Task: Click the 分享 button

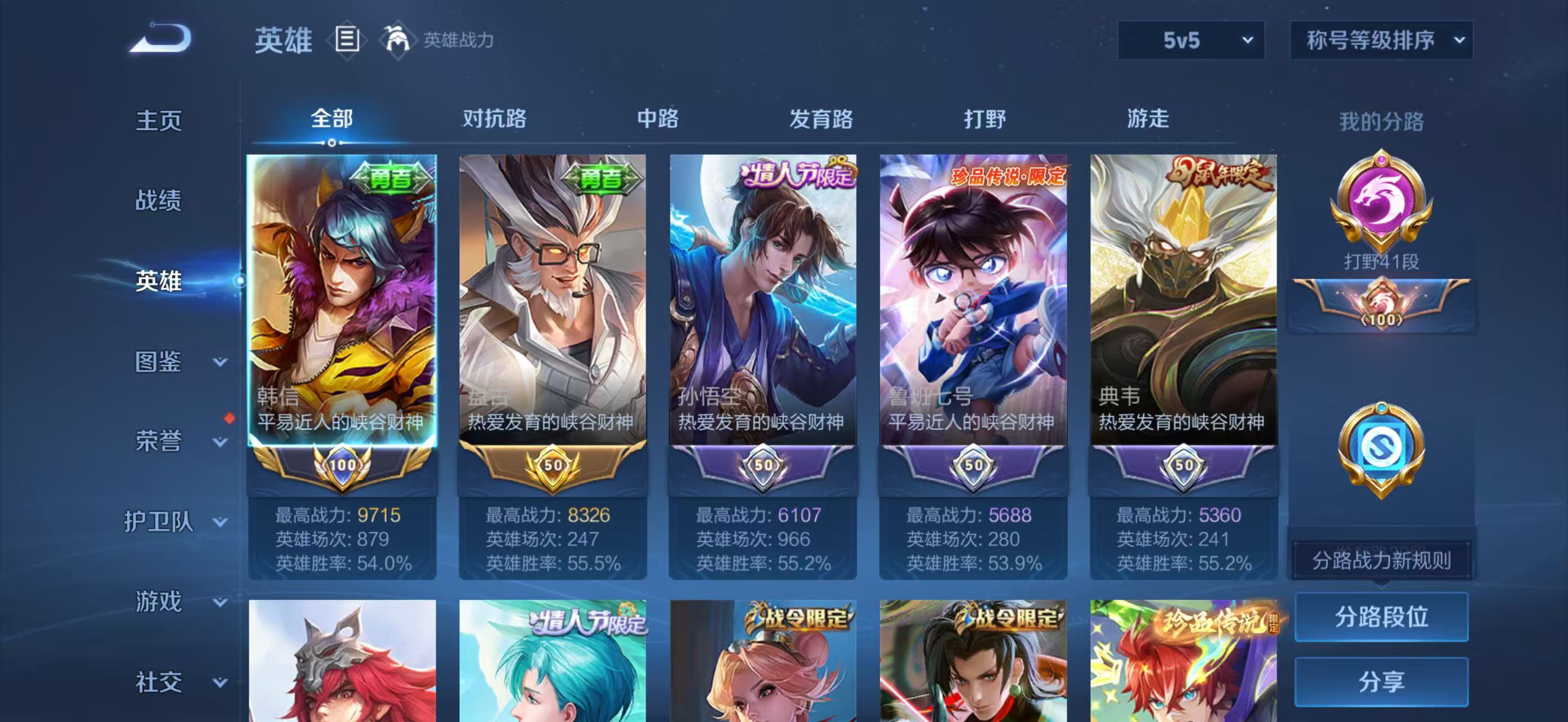Action: [1382, 682]
